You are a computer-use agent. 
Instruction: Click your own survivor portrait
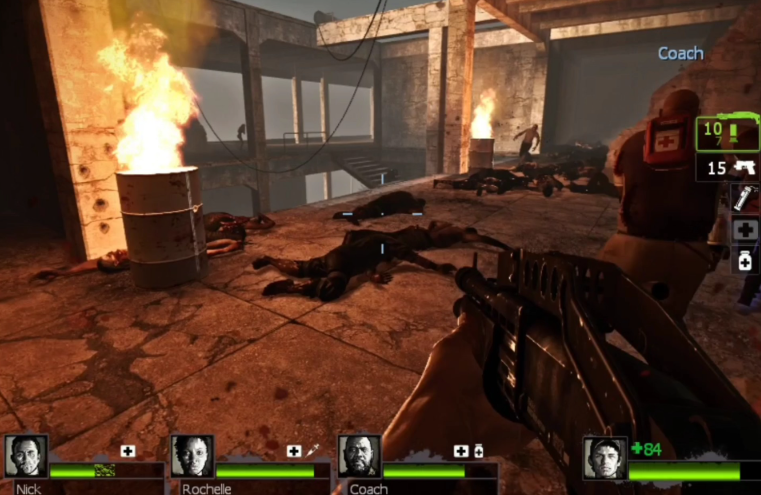605,458
